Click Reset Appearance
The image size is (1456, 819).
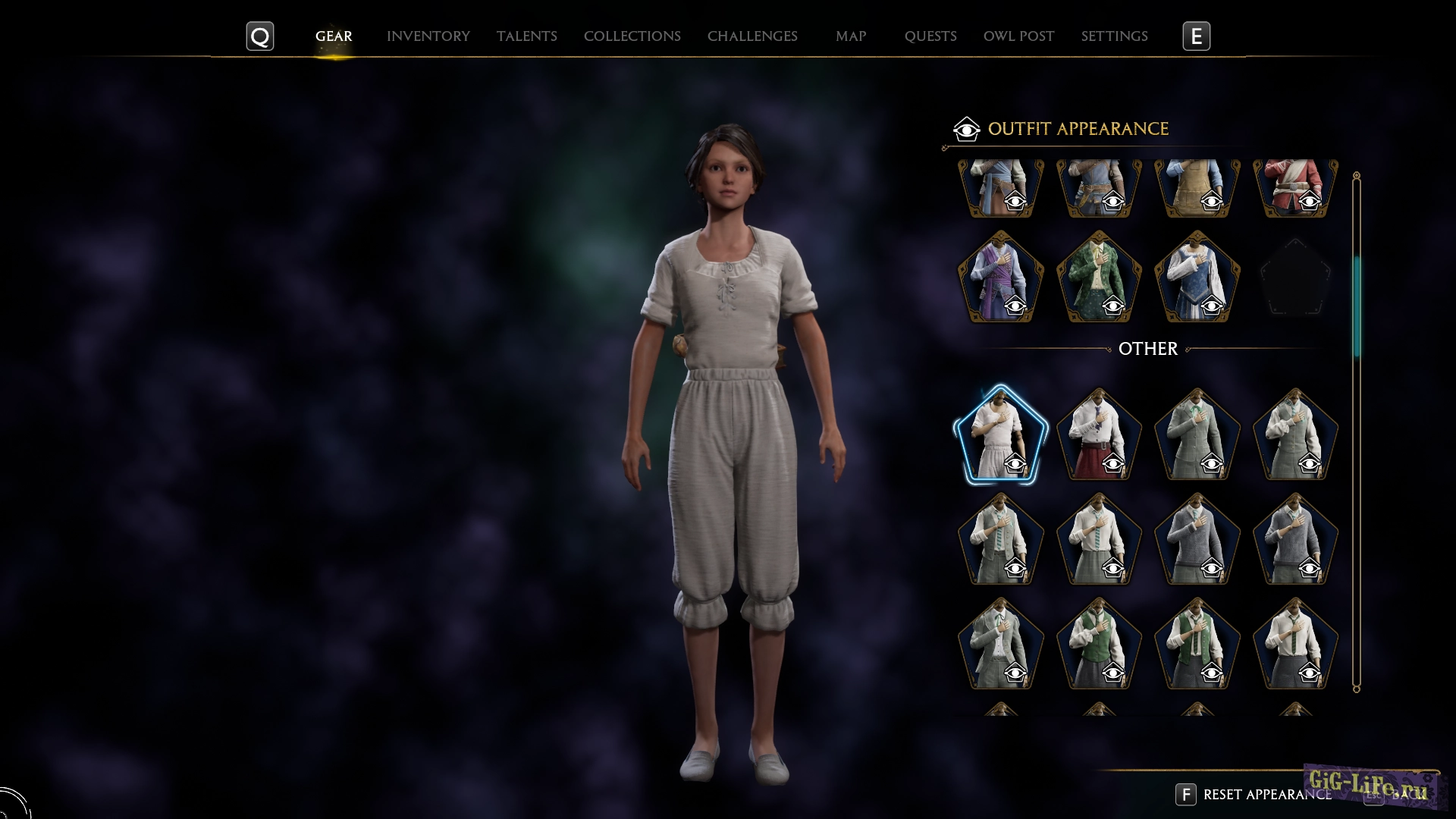click(x=1266, y=794)
